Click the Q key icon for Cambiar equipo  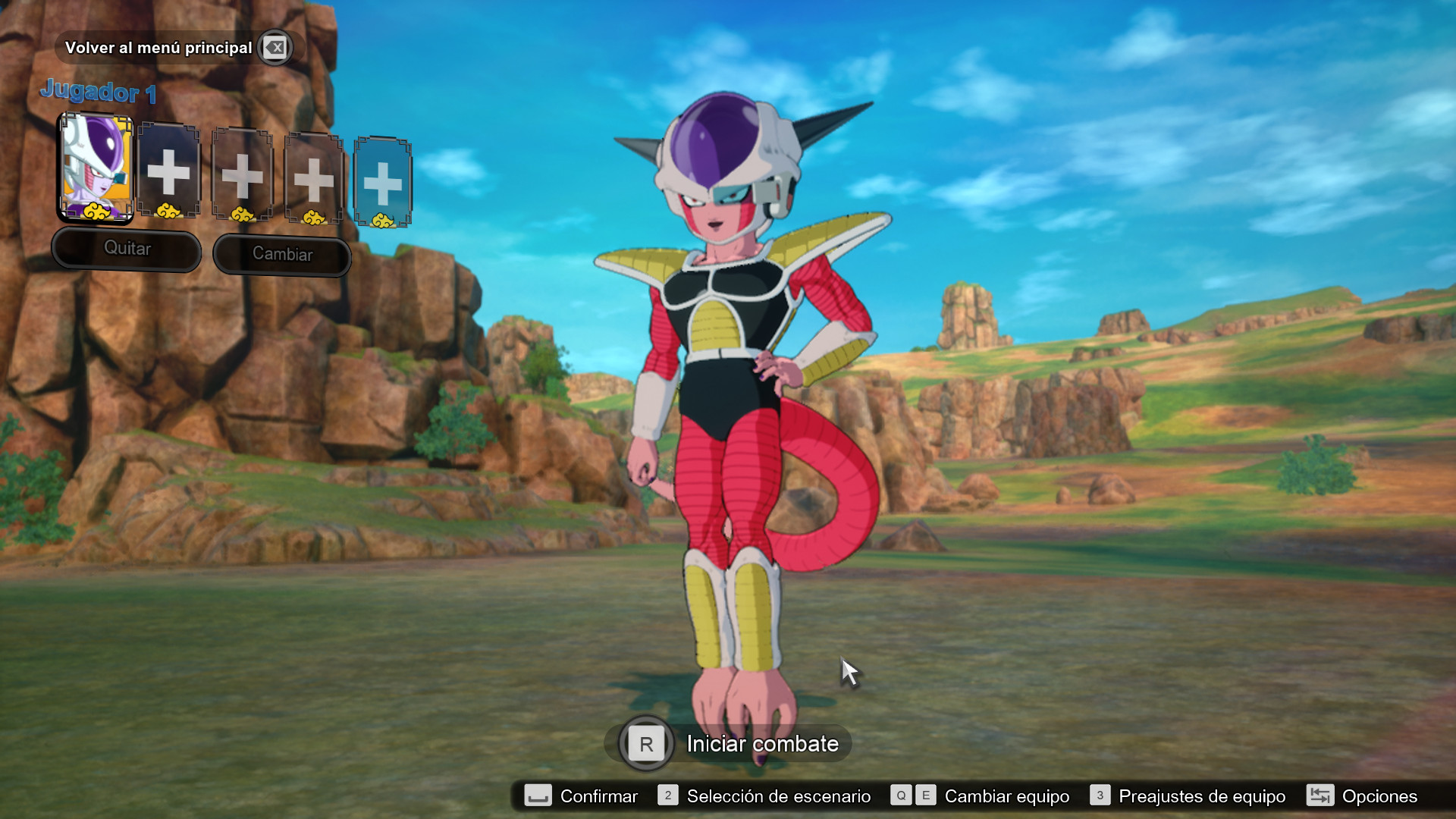pyautogui.click(x=901, y=796)
